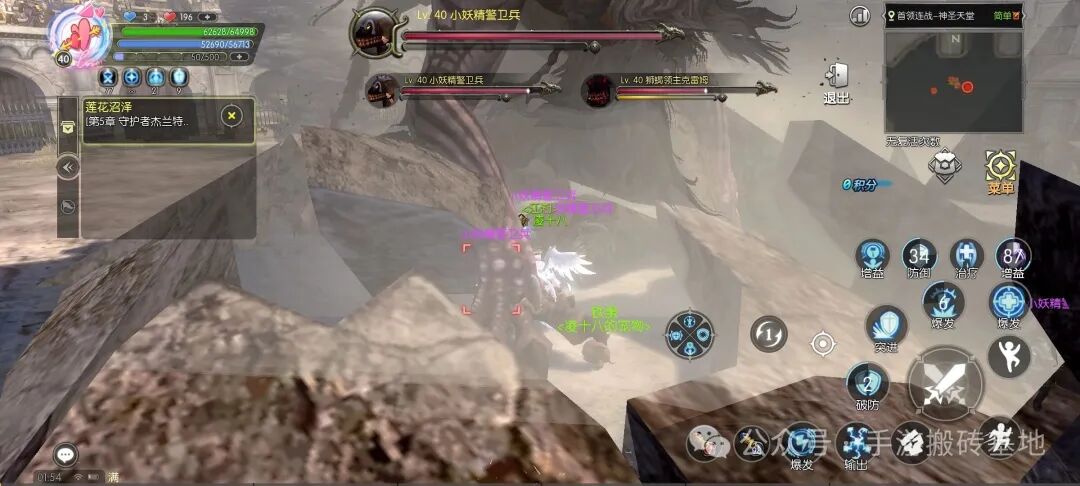Cast the 治疗 healing skill
This screenshot has height=486, width=1080.
point(966,256)
